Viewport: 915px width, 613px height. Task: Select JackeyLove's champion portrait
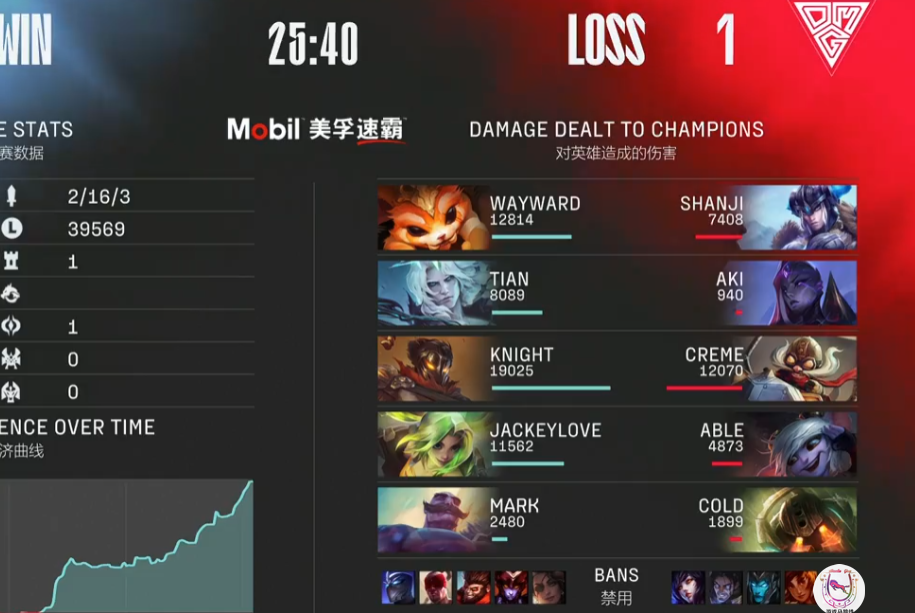(x=432, y=445)
